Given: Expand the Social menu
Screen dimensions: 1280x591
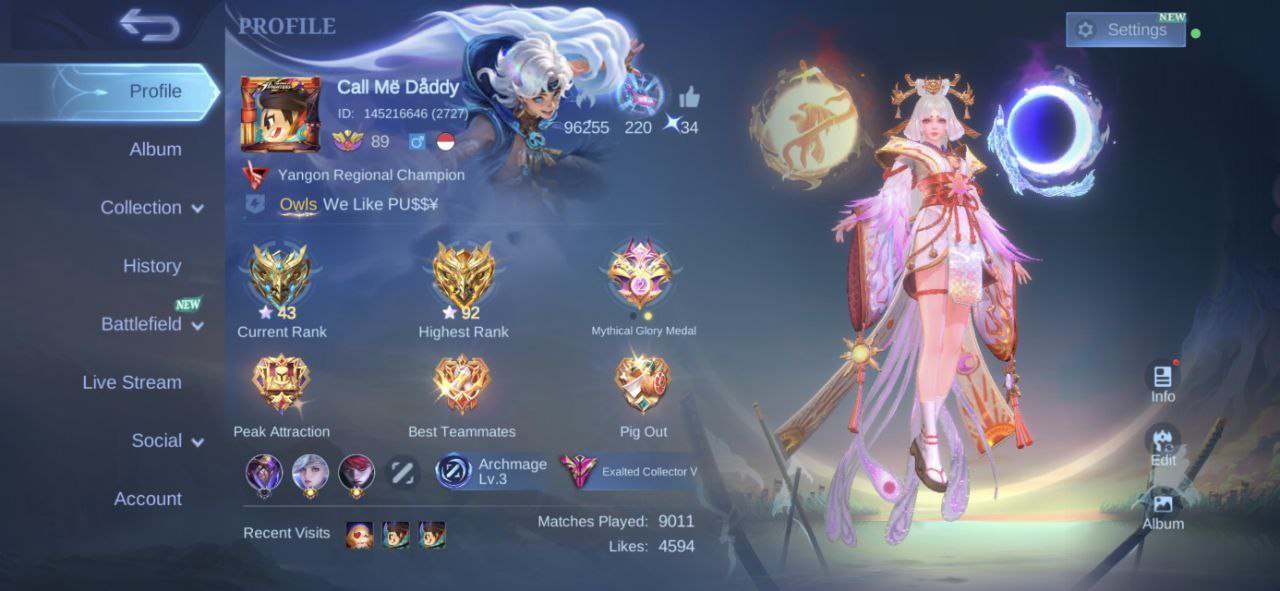Looking at the screenshot, I should [167, 441].
